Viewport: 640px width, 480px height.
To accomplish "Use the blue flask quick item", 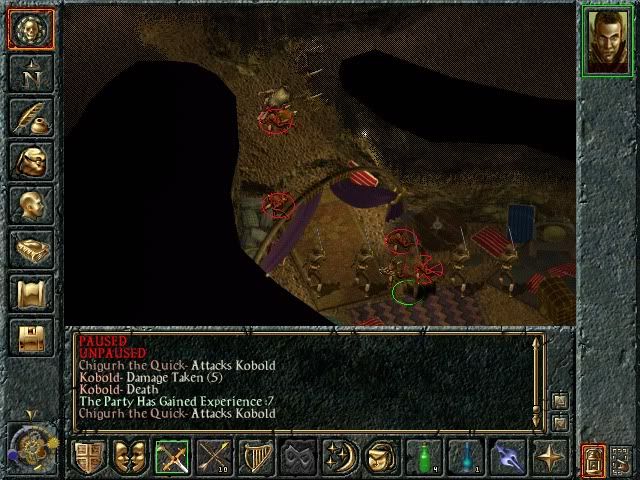I will click(x=466, y=457).
